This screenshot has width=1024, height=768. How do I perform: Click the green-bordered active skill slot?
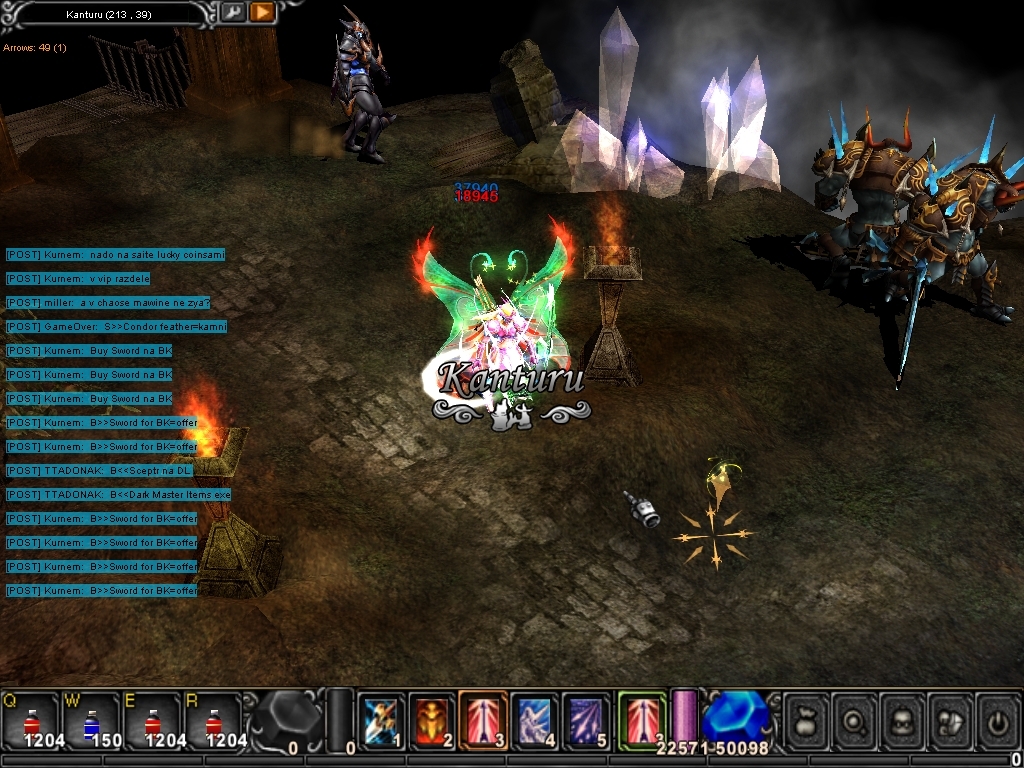click(641, 718)
